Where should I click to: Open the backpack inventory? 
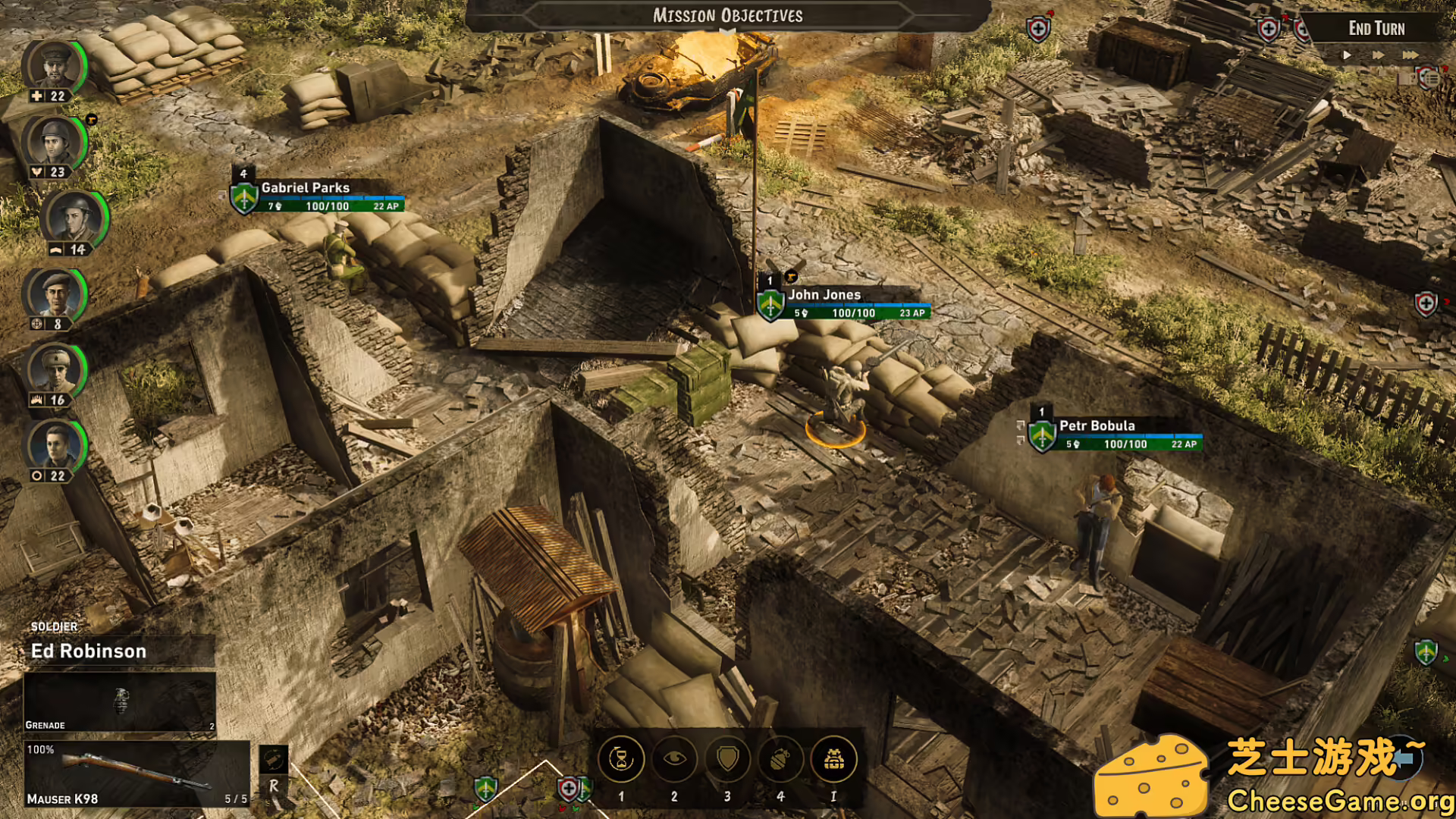(833, 759)
